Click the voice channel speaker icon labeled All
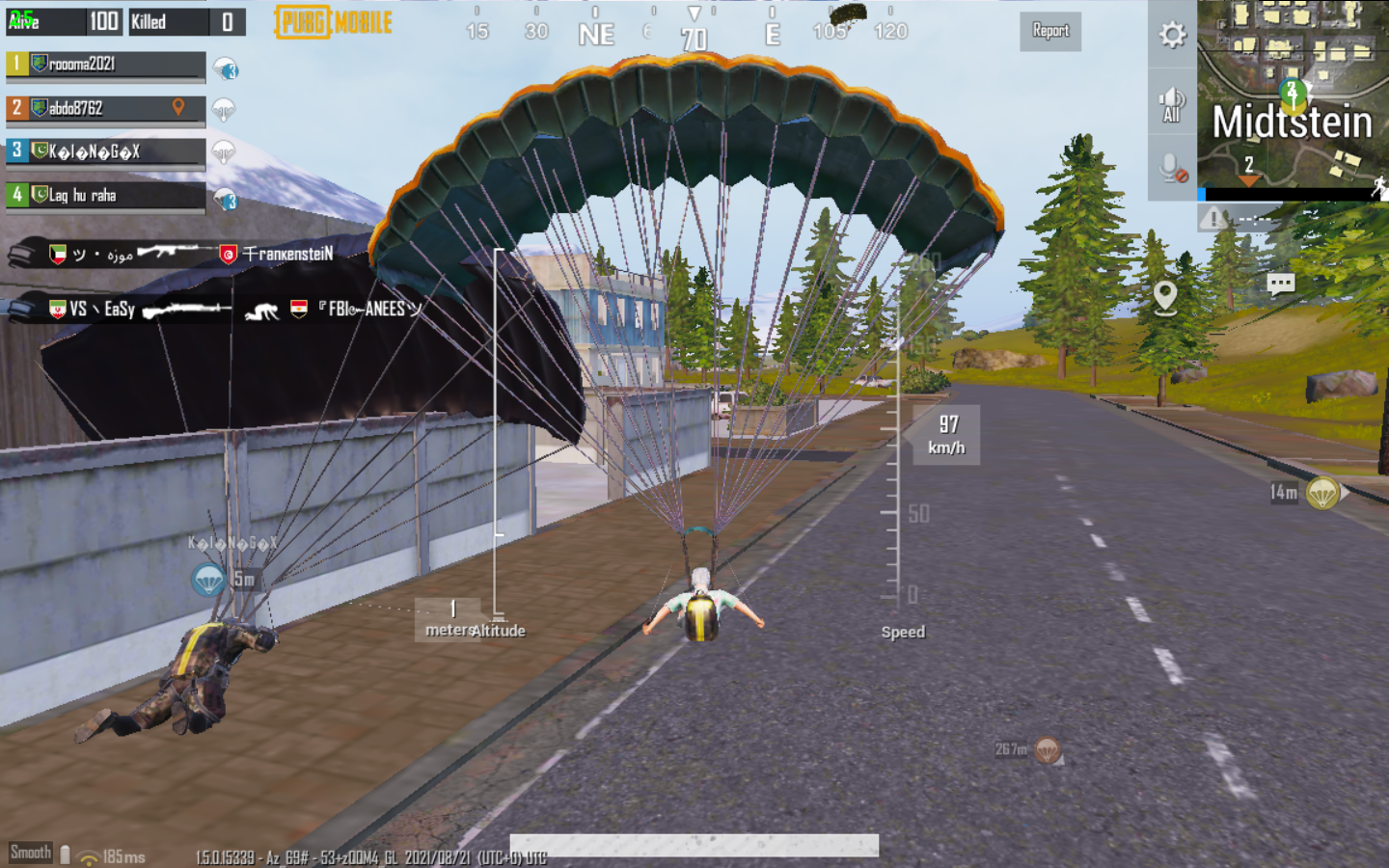 click(1170, 103)
